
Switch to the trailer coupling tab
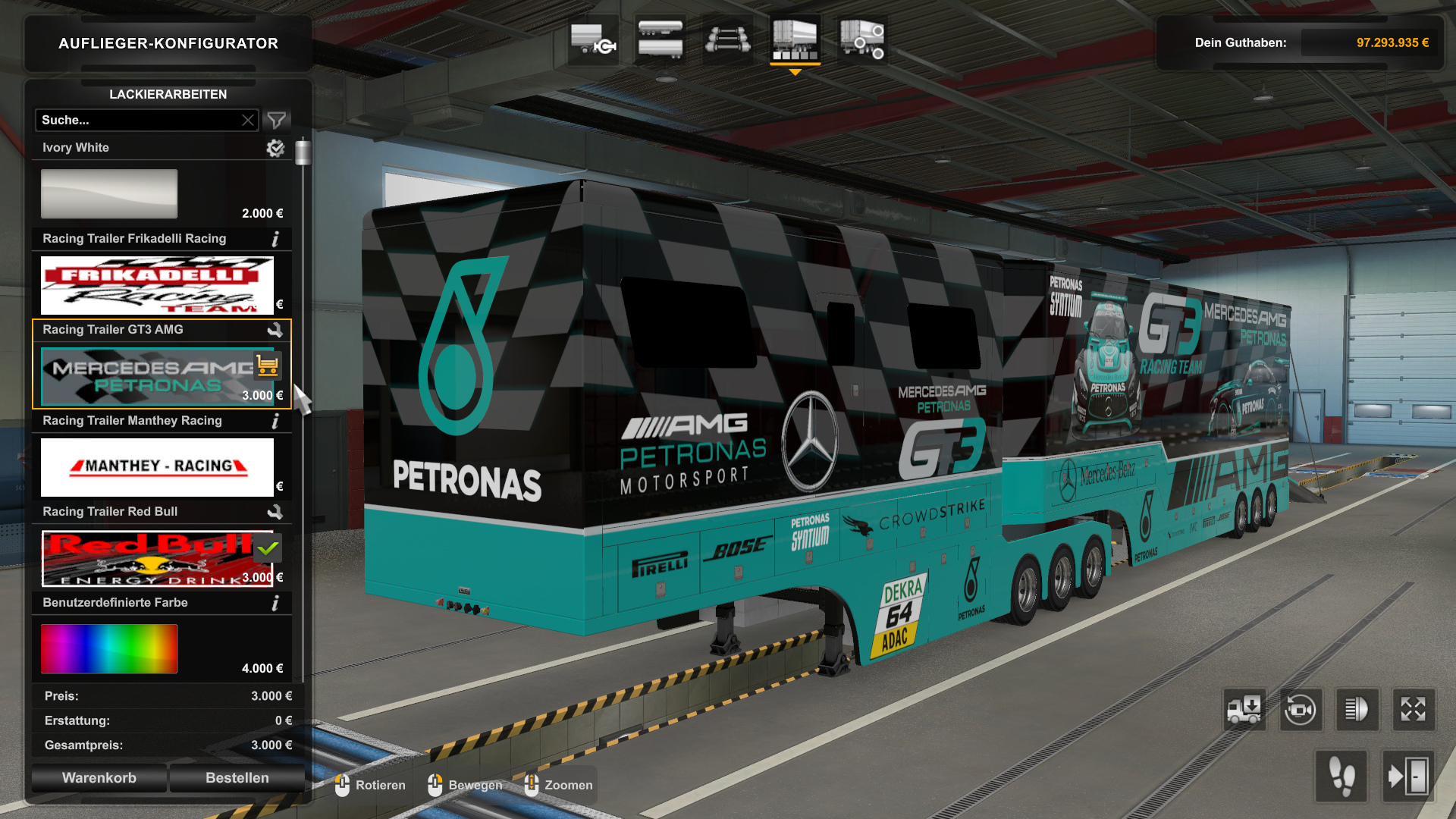(593, 39)
